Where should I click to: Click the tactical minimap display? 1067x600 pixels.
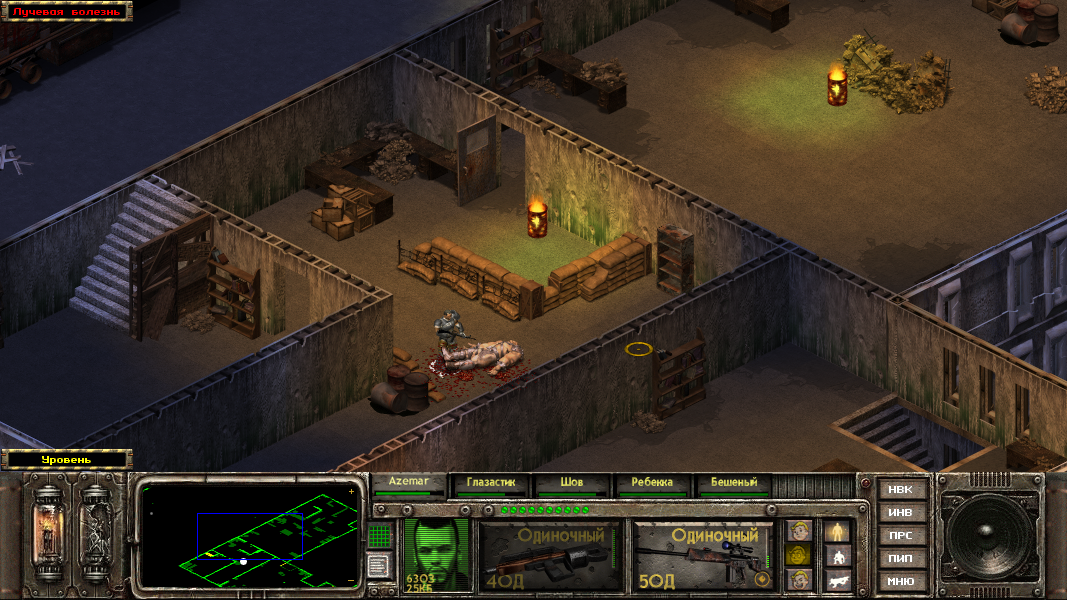[249, 536]
